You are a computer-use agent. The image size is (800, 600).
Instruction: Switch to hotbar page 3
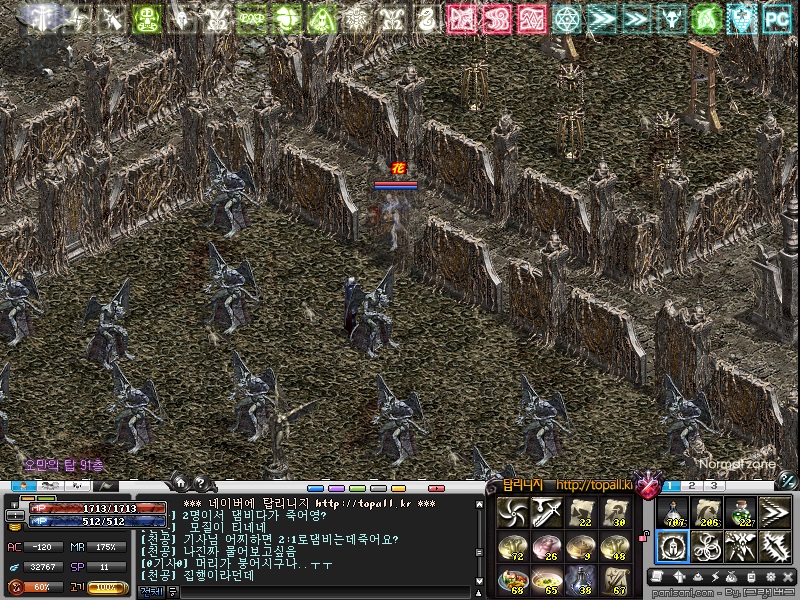715,485
